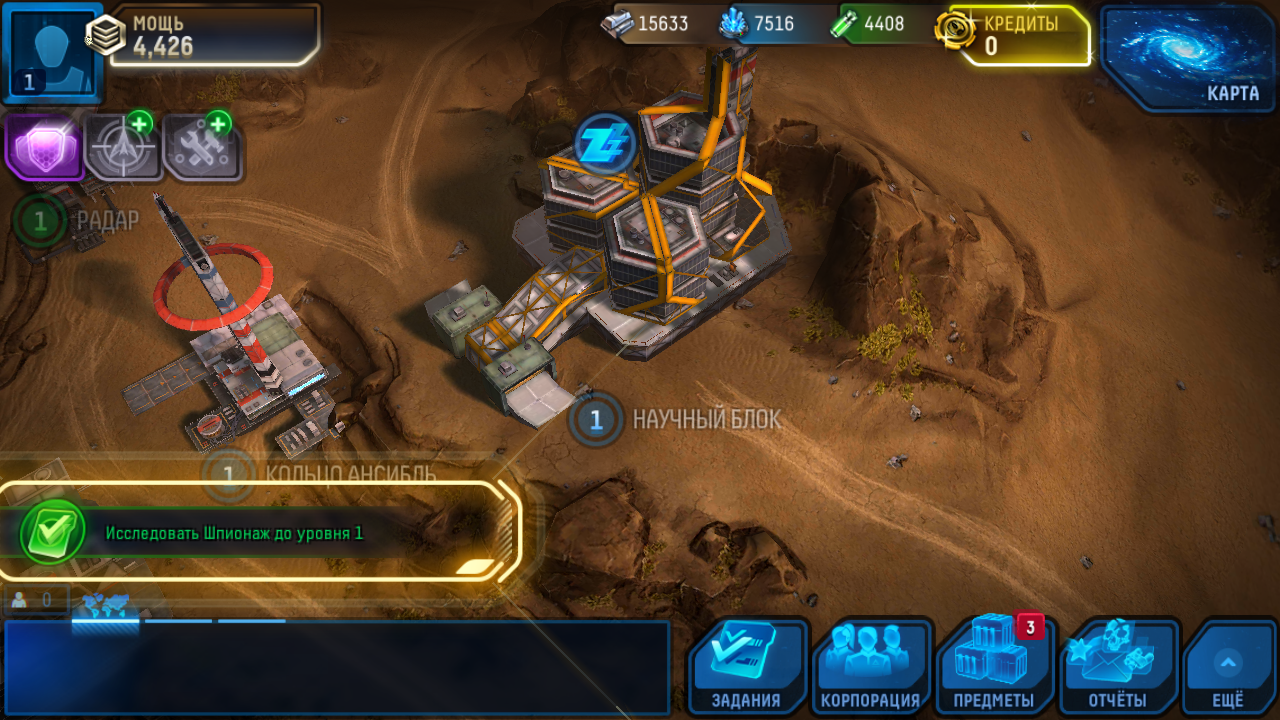Open the Исследовать Шпионаж quest tracker
The height and width of the screenshot is (720, 1280).
(x=260, y=532)
